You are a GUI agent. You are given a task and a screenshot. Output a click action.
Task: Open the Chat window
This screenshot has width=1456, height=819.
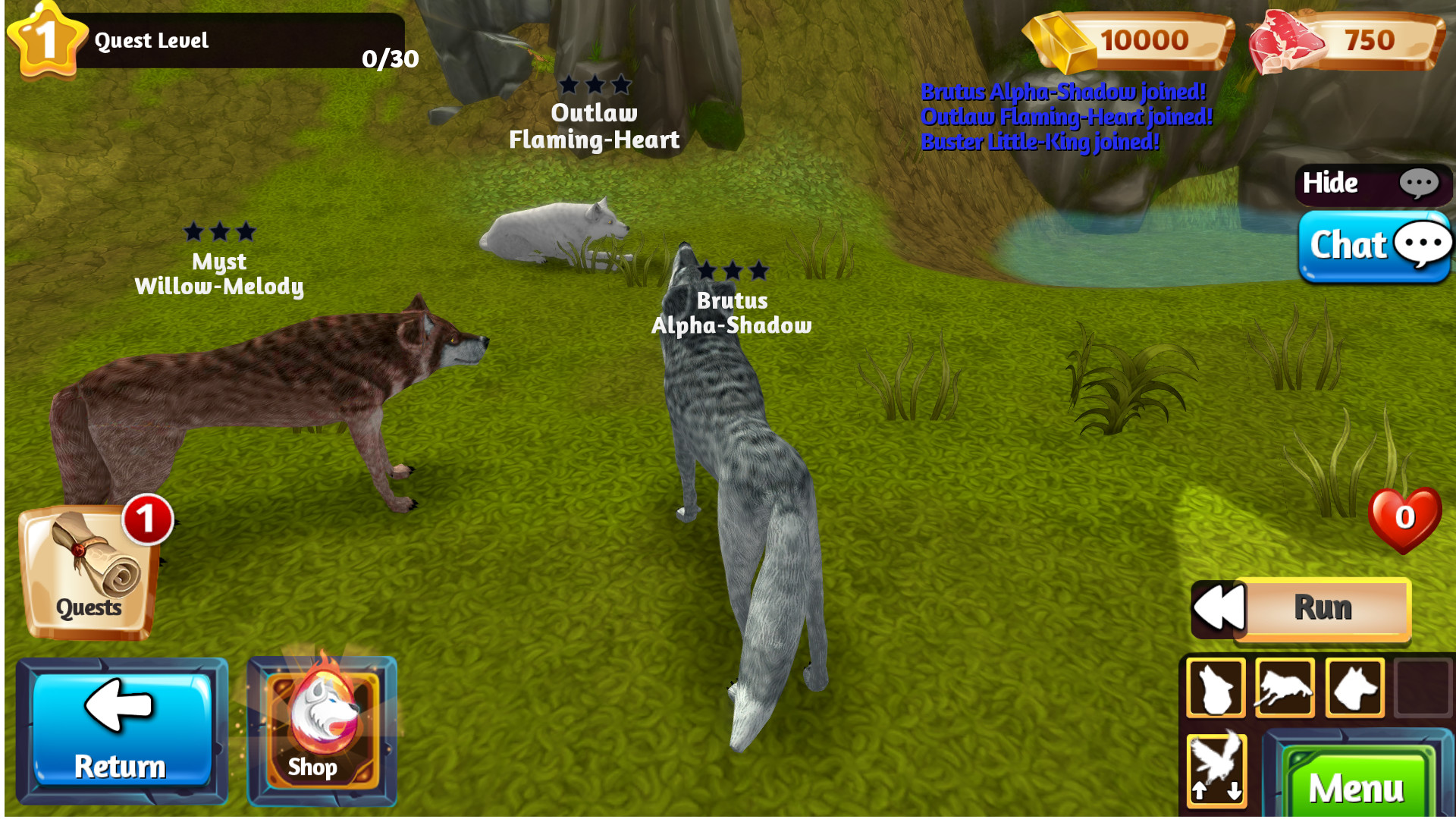coord(1365,246)
